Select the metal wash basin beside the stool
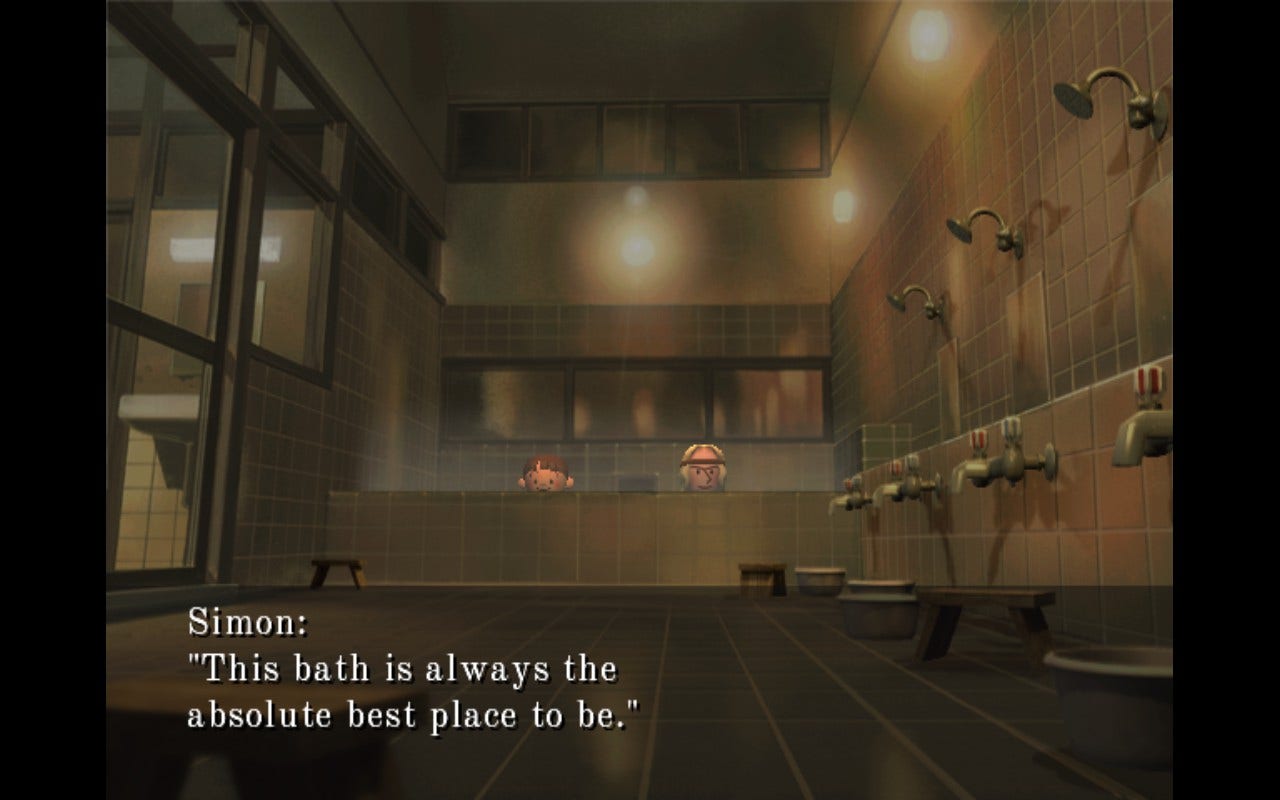Screen dimensions: 1280x800 pyautogui.click(x=820, y=582)
